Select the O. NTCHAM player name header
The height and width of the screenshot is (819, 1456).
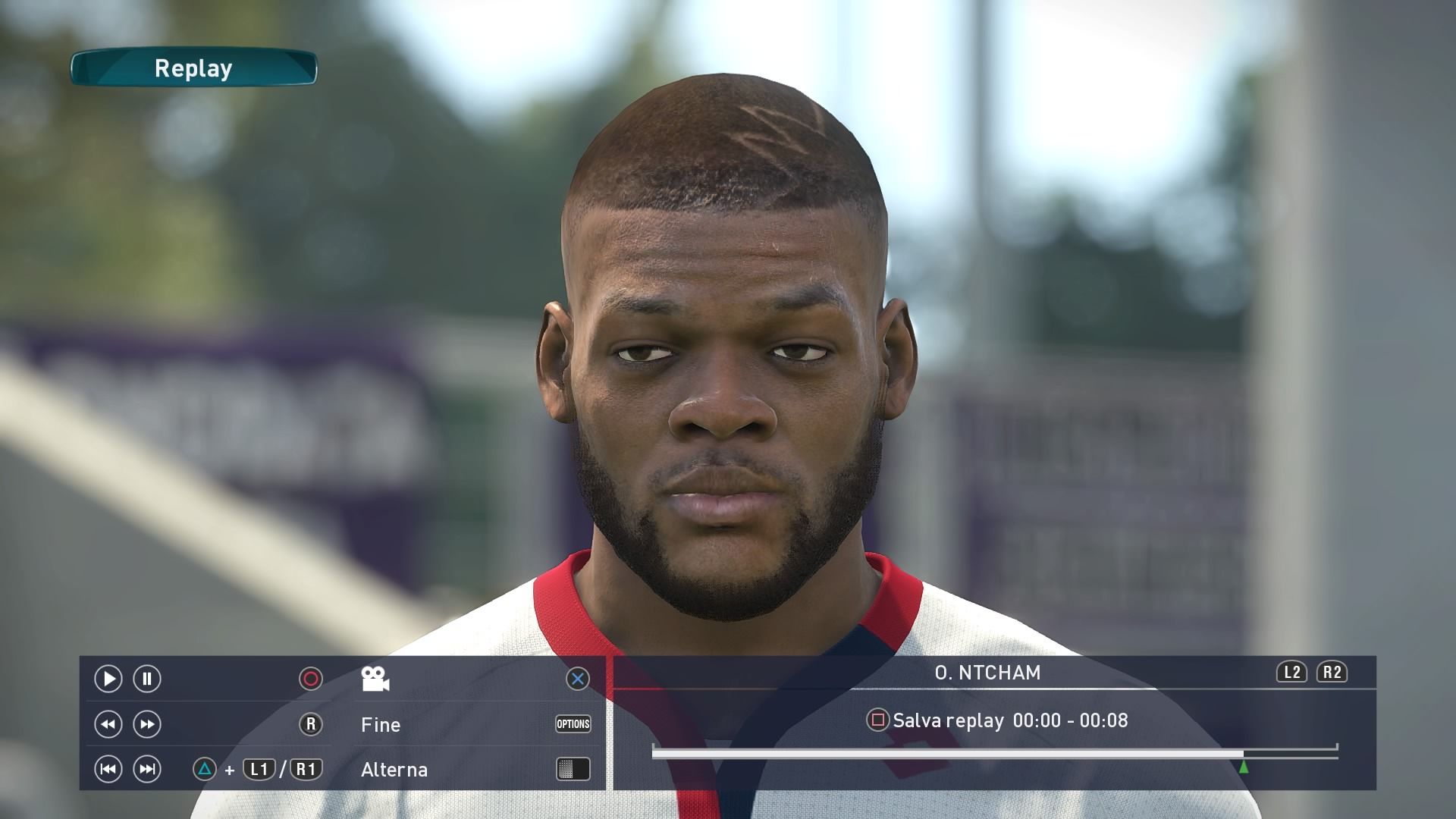coord(987,673)
